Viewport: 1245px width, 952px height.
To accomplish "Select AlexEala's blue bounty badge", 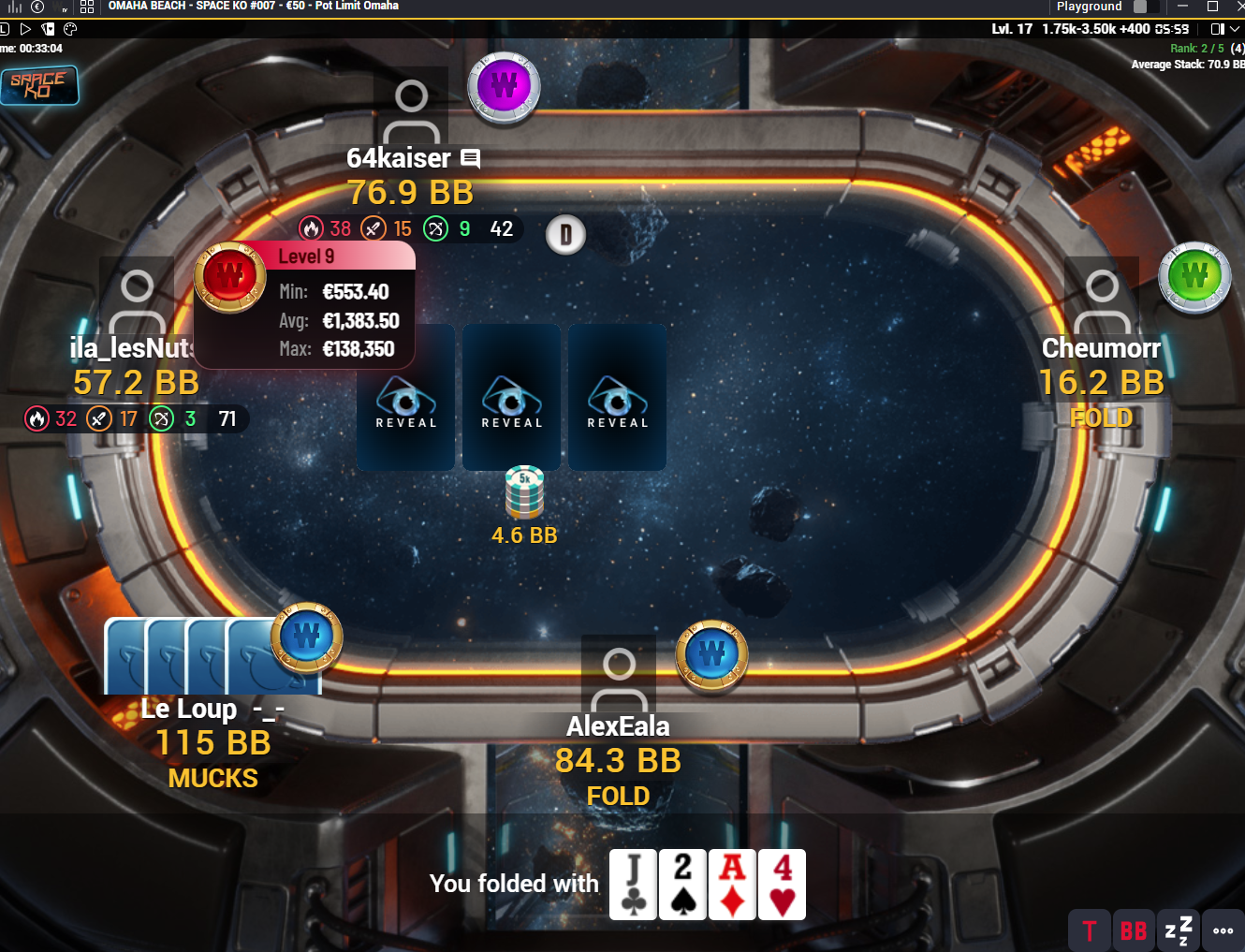I will (711, 653).
